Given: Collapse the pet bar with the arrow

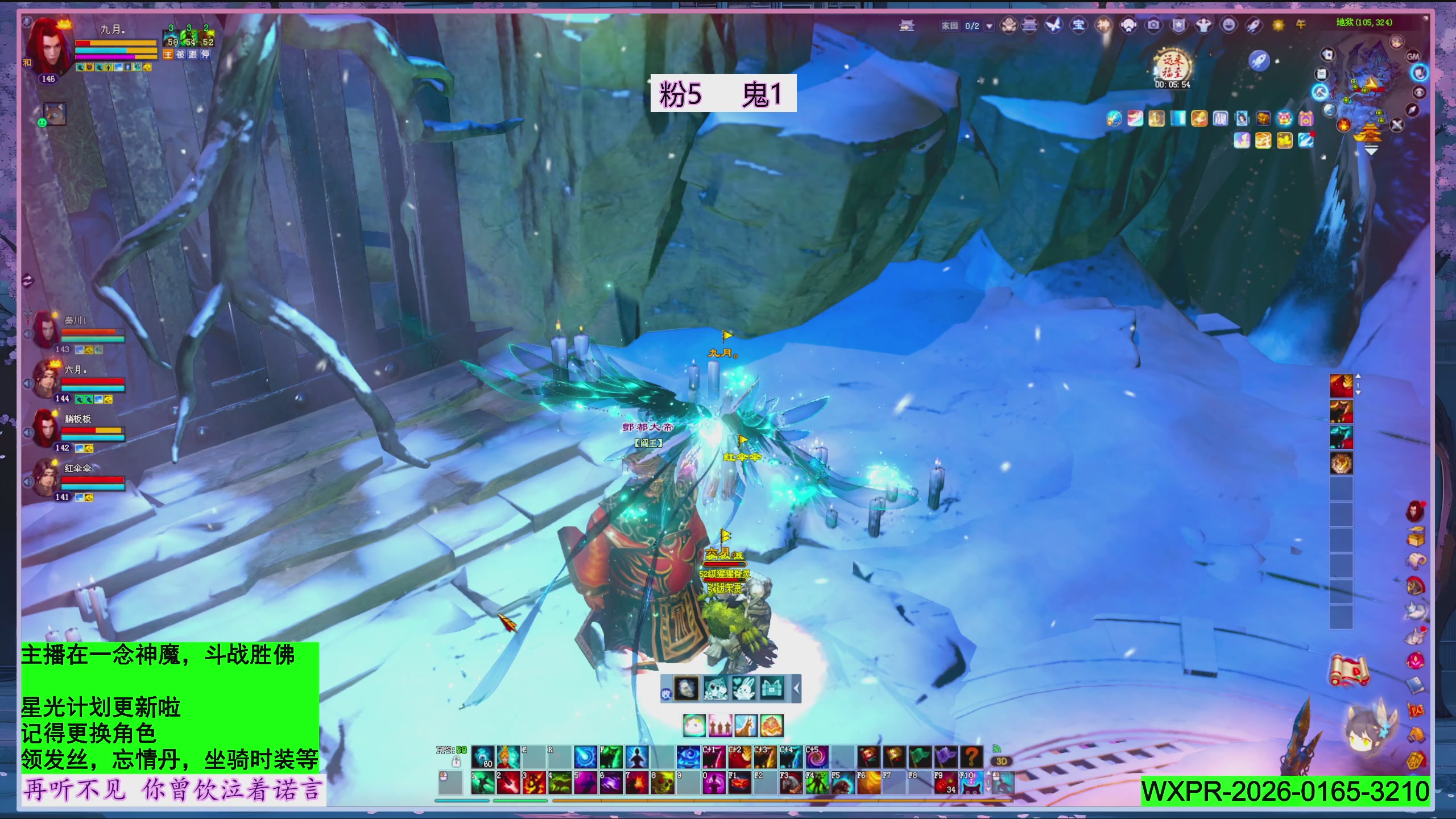Looking at the screenshot, I should tap(796, 689).
